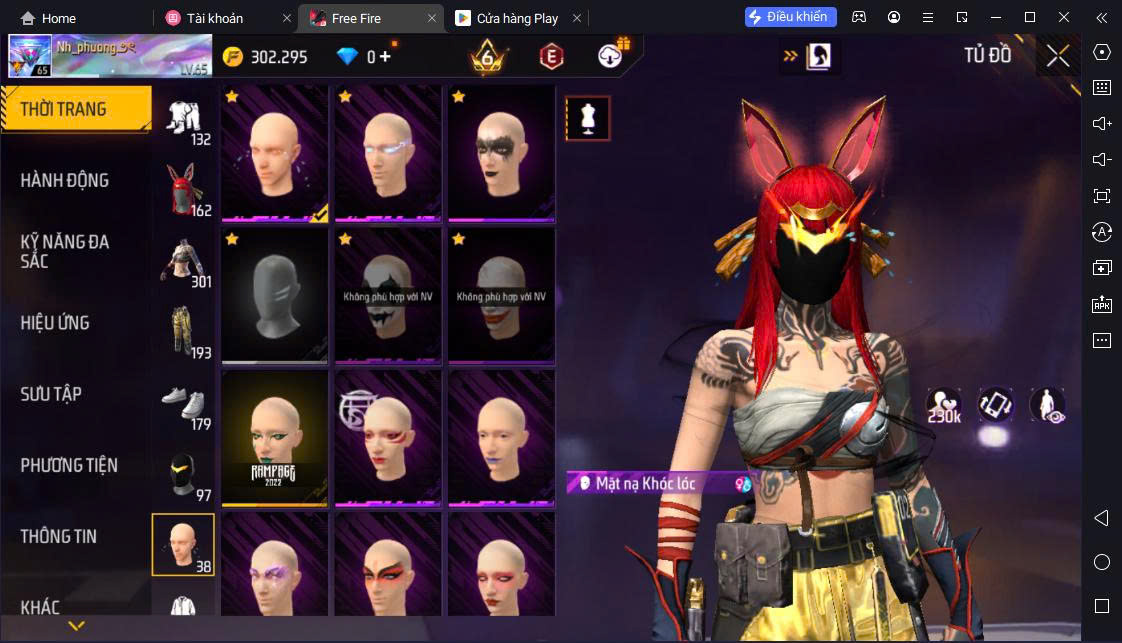Screen dimensions: 1122x643
Task: Click the 230k likes heart icon
Action: pos(943,404)
